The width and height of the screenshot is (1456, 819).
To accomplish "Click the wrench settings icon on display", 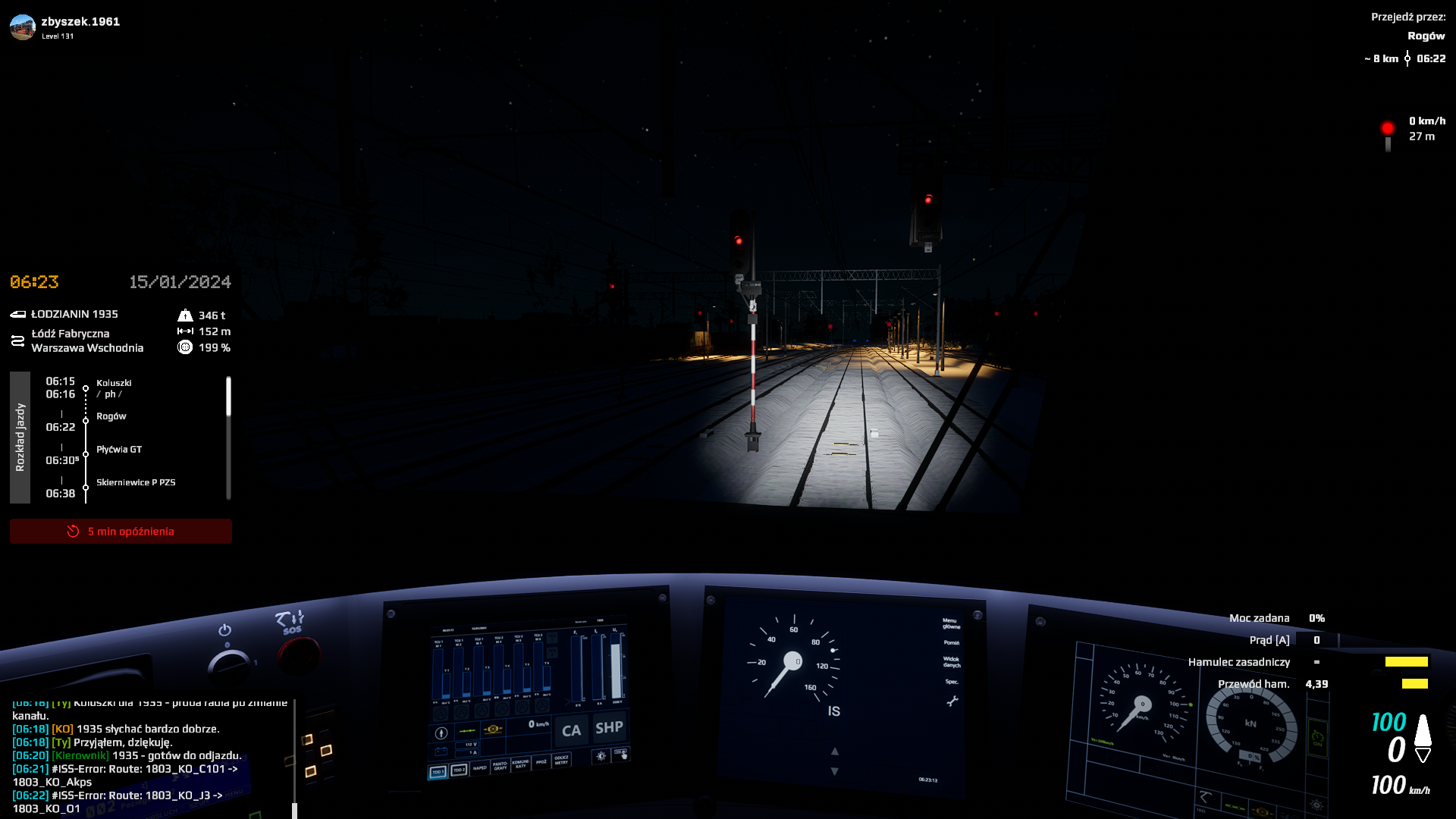I will [952, 701].
